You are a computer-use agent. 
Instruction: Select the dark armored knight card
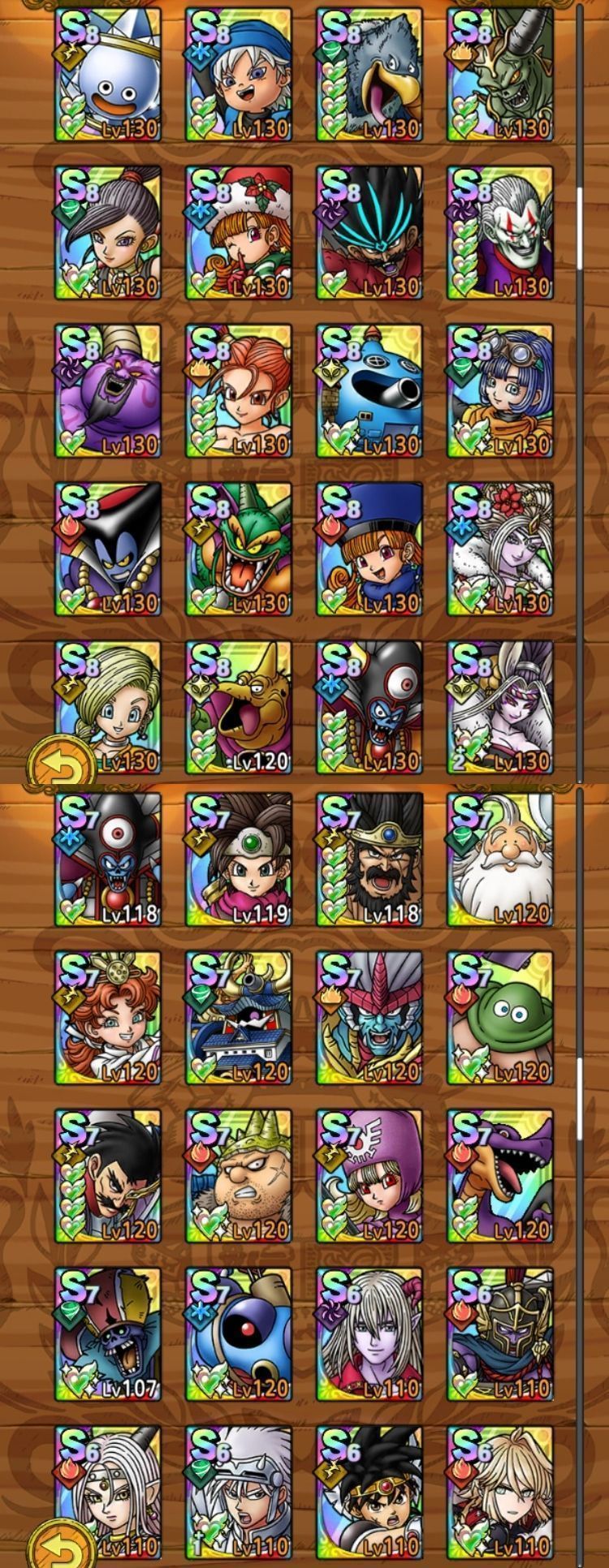500,1335
